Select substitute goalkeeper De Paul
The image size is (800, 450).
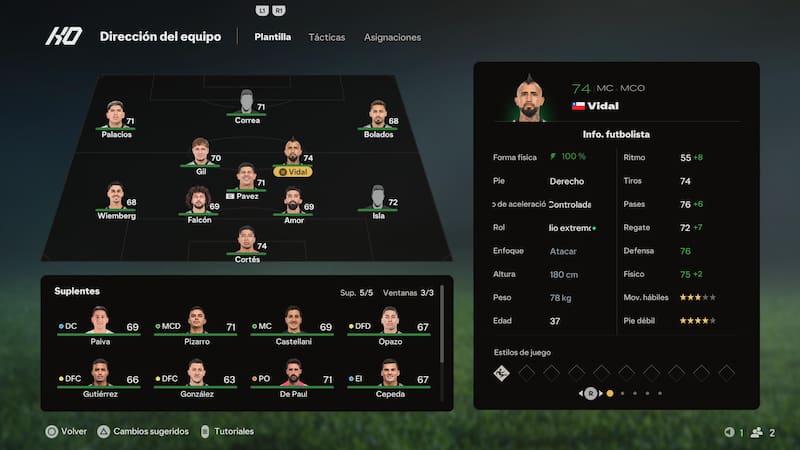[293, 379]
